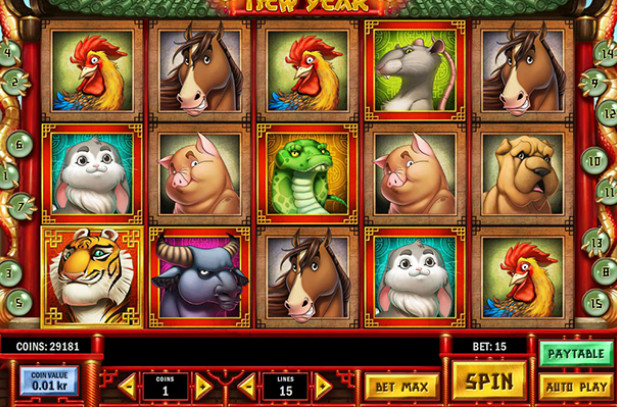Viewport: 617px width, 407px height.
Task: Spin the reels with the SPIN button
Action: pyautogui.click(x=489, y=381)
